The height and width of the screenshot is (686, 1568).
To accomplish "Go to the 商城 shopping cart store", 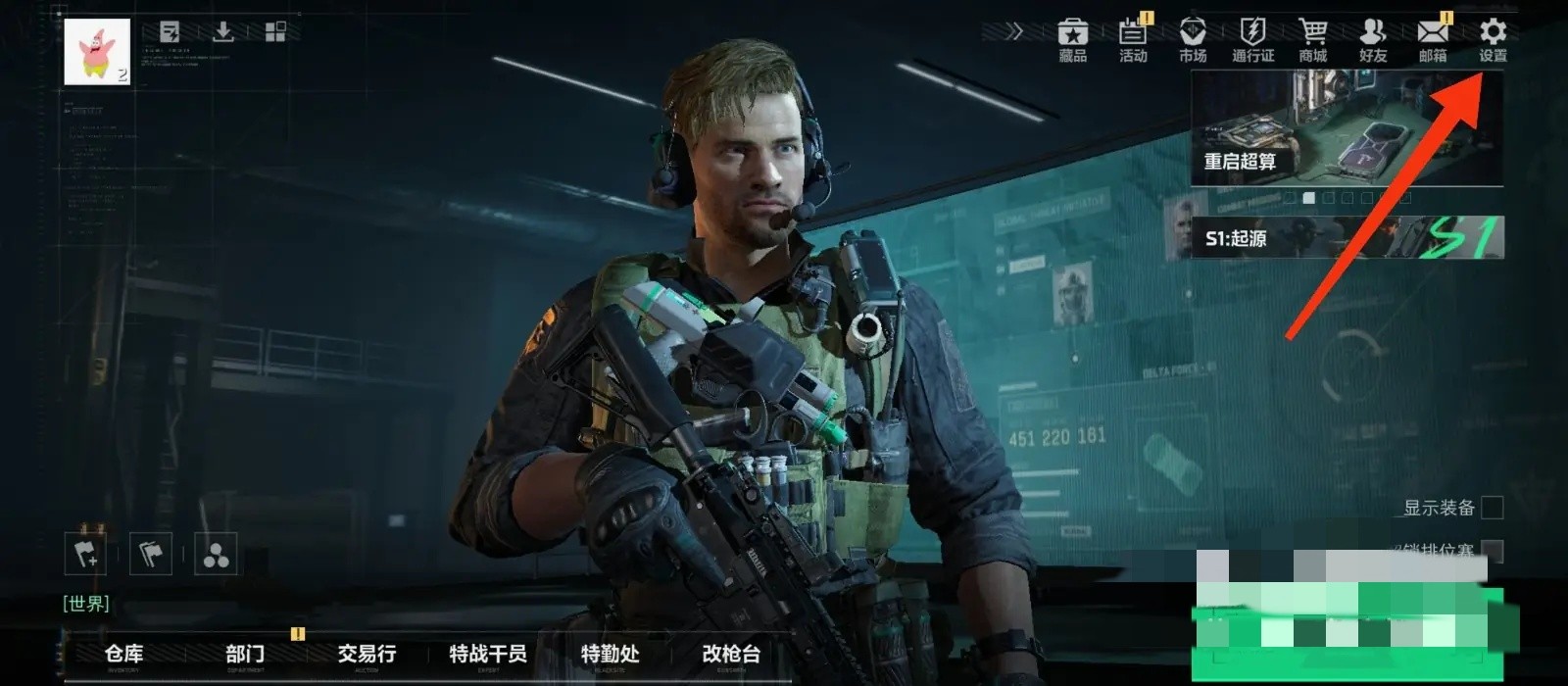I will [1312, 40].
